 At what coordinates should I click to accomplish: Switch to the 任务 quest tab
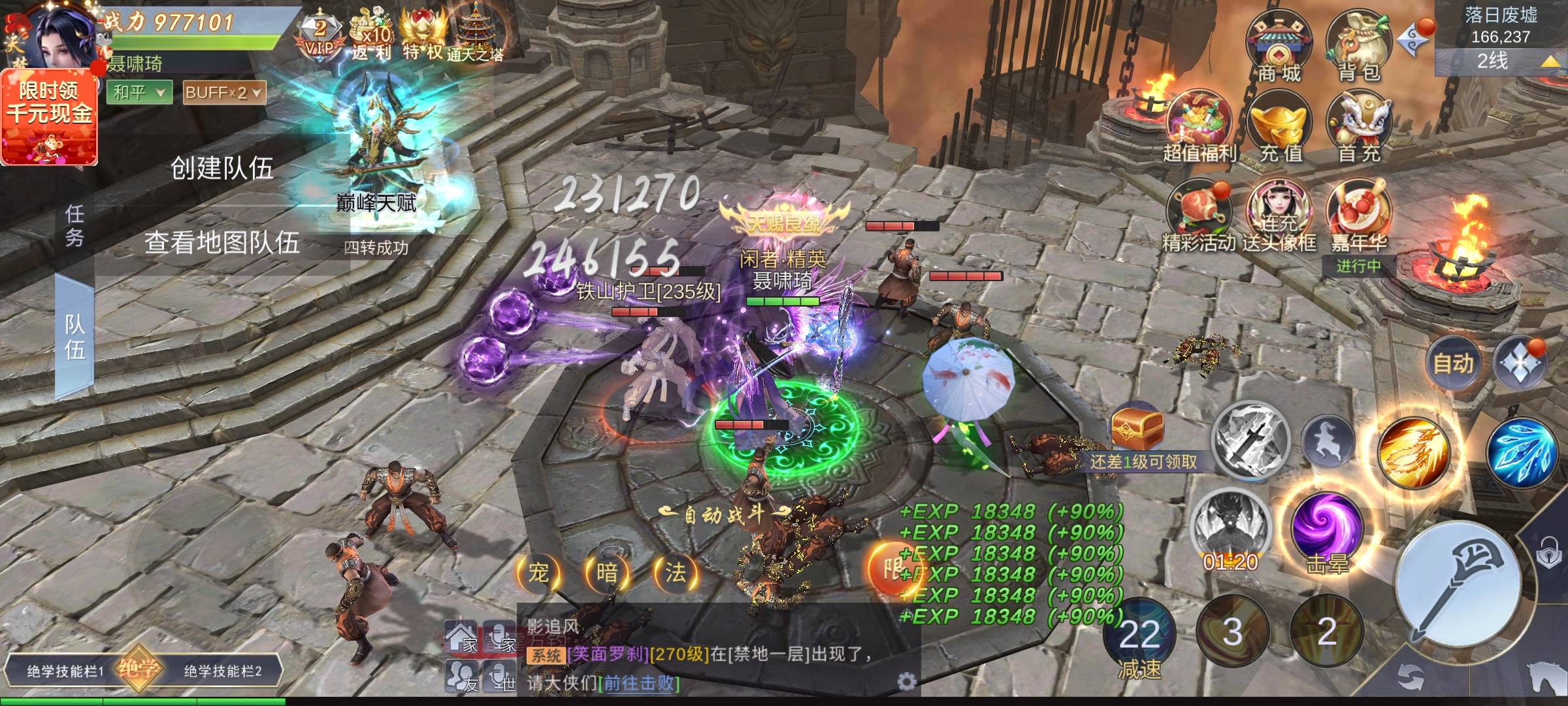[x=74, y=226]
